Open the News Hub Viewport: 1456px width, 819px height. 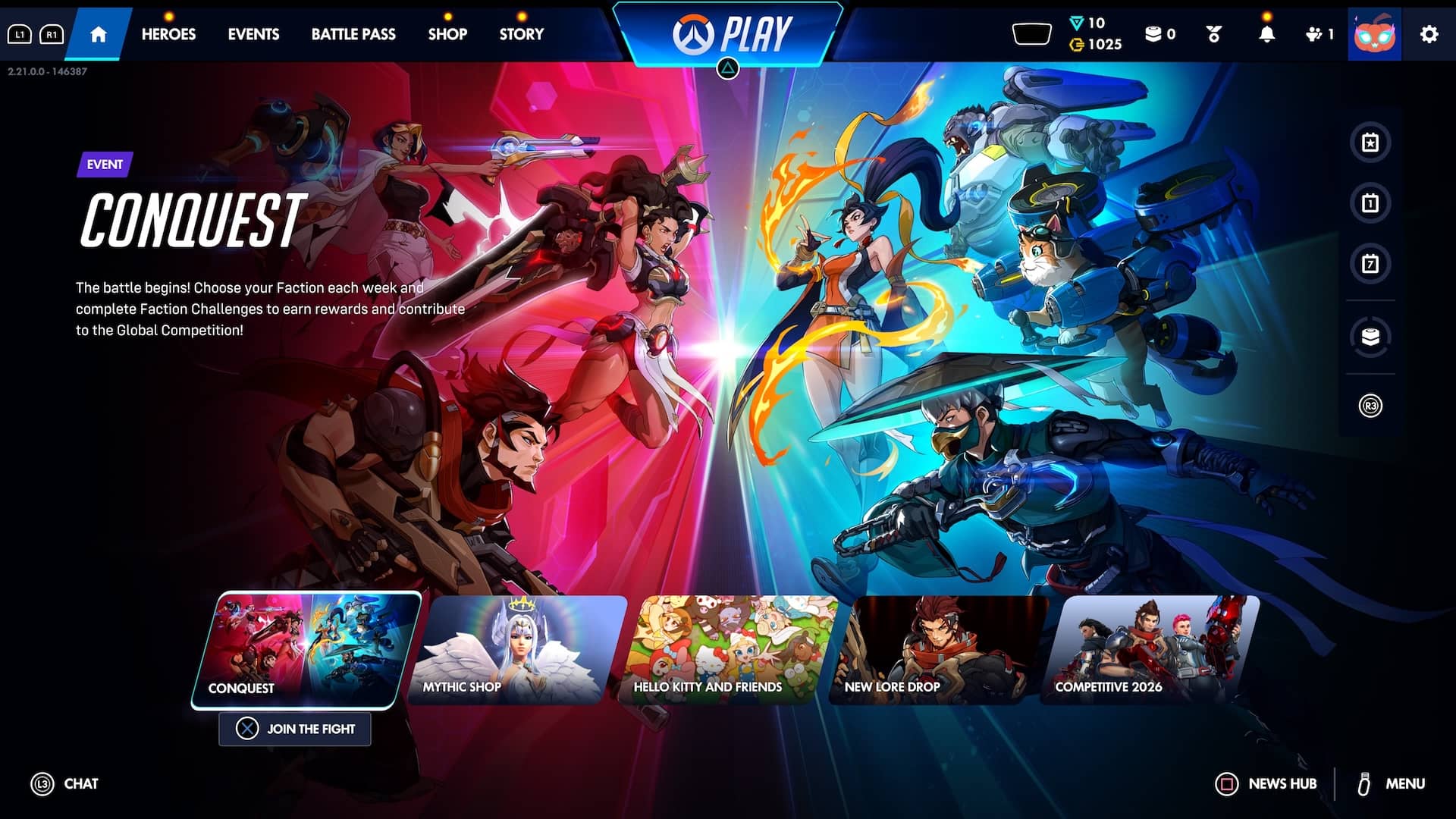pos(1266,784)
